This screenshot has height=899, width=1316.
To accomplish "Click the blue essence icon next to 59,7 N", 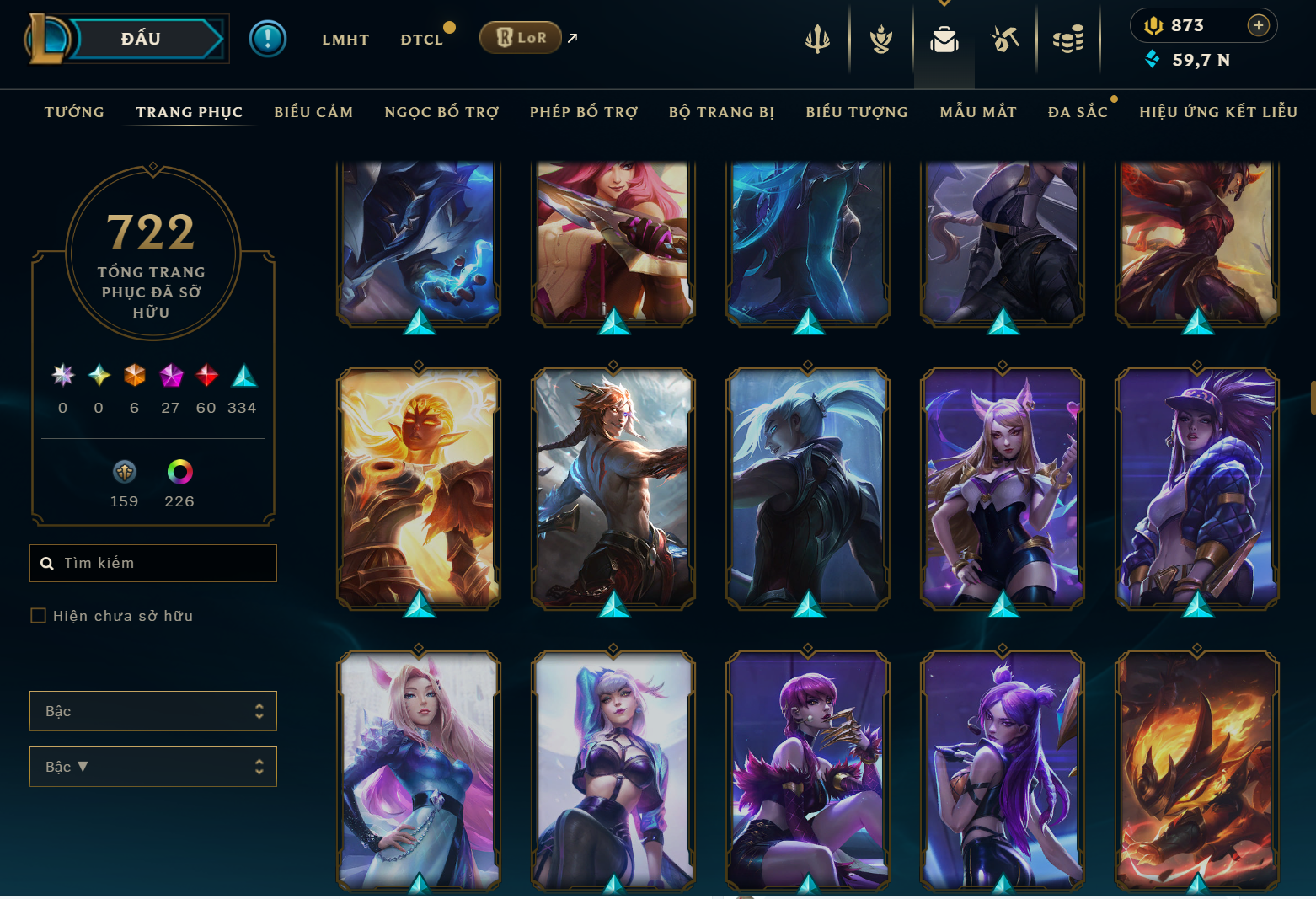I will (1153, 60).
